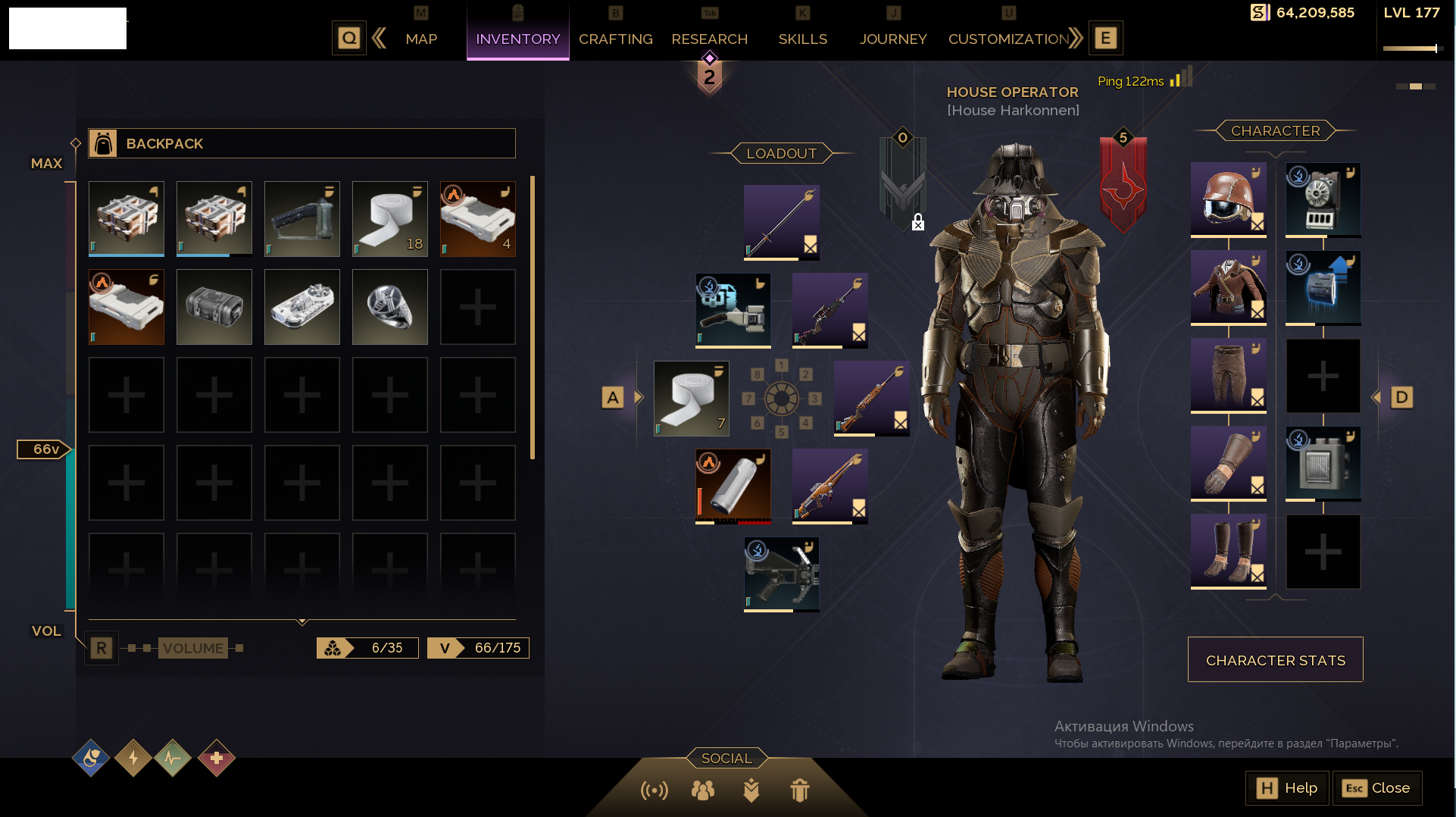Toggle the Volume sort button
Image resolution: width=1456 pixels, height=817 pixels.
pos(193,648)
